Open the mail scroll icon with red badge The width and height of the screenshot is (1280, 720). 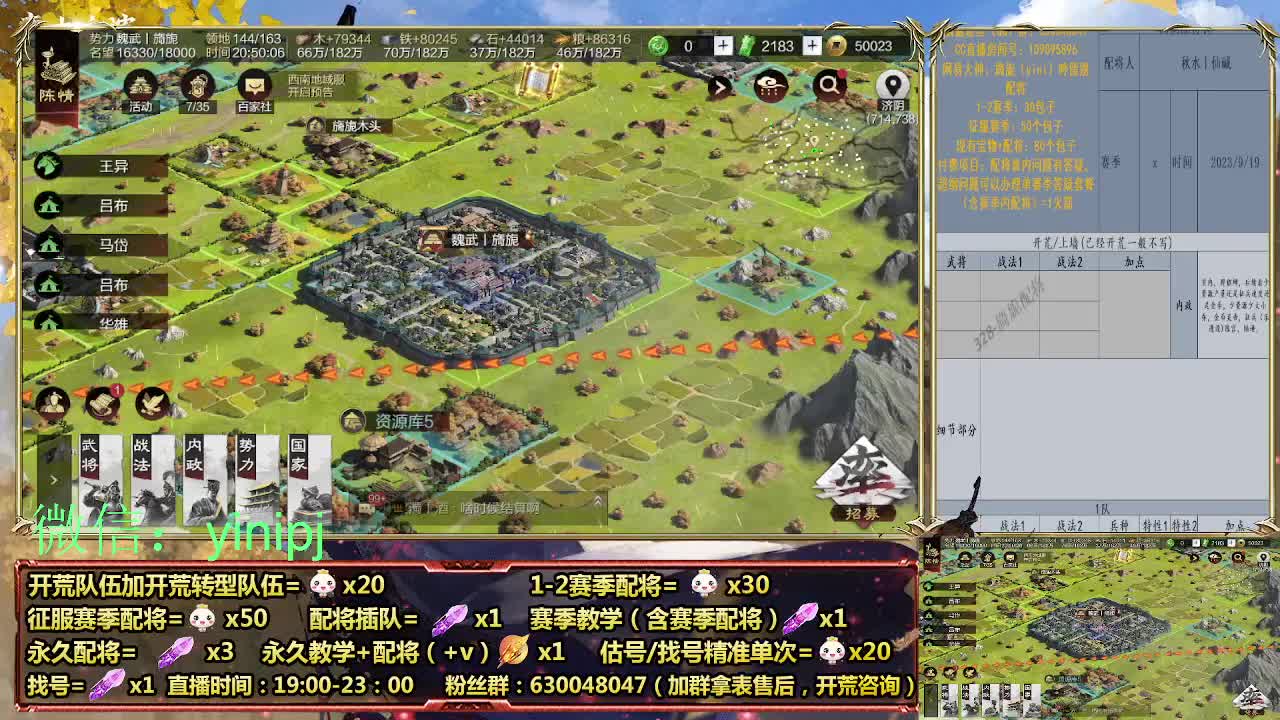coord(101,402)
